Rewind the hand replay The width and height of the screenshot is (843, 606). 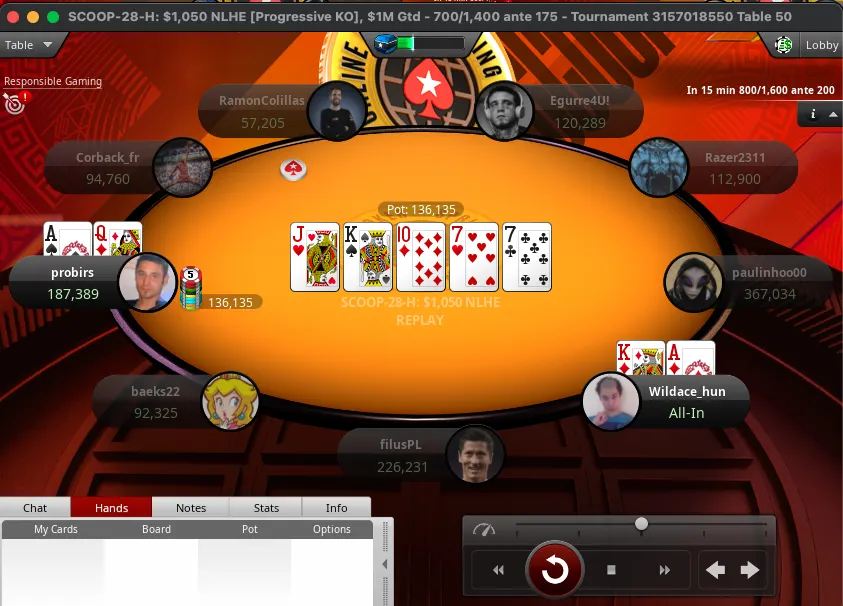(x=498, y=570)
